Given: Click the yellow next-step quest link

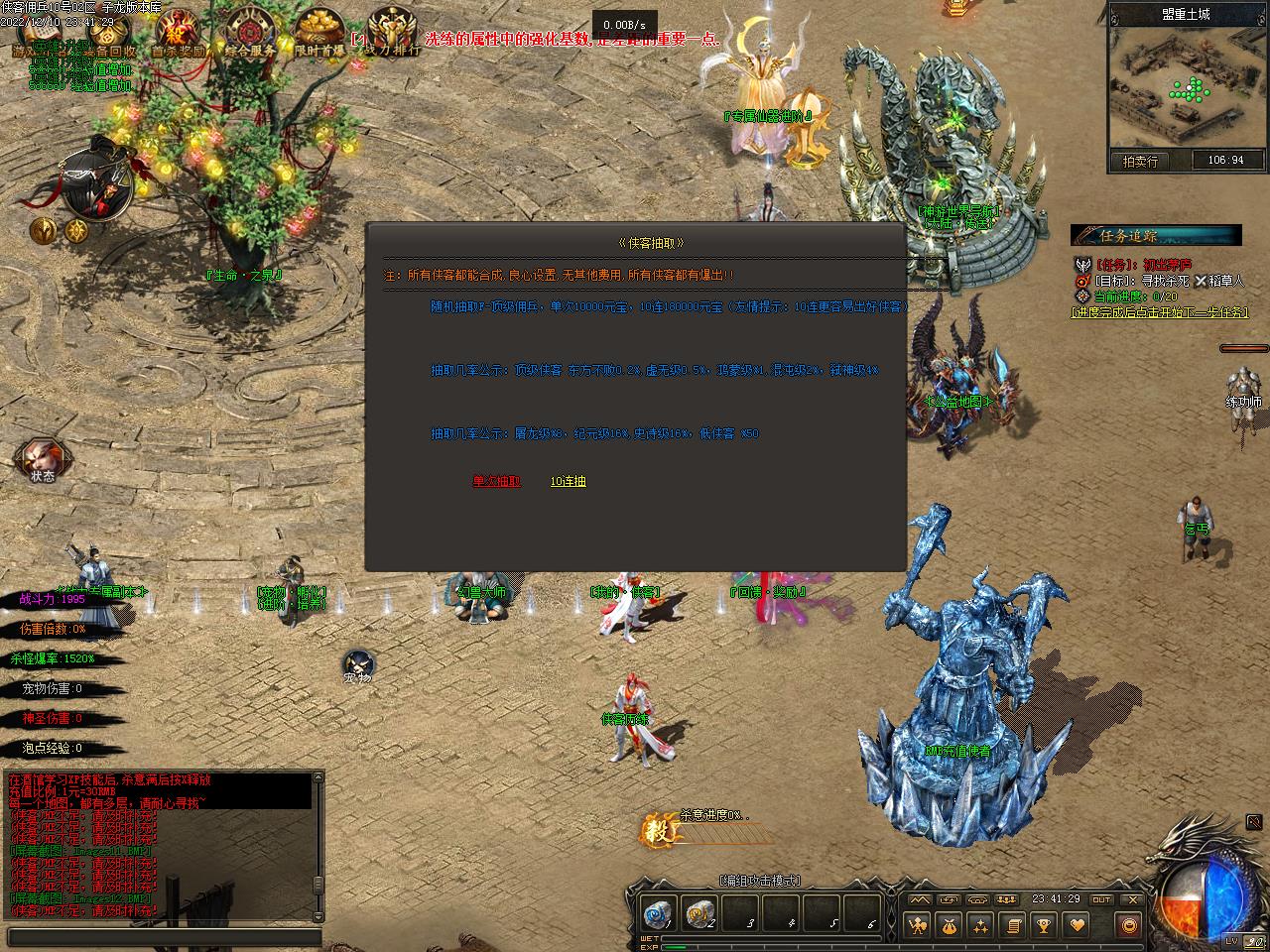Looking at the screenshot, I should [1159, 311].
